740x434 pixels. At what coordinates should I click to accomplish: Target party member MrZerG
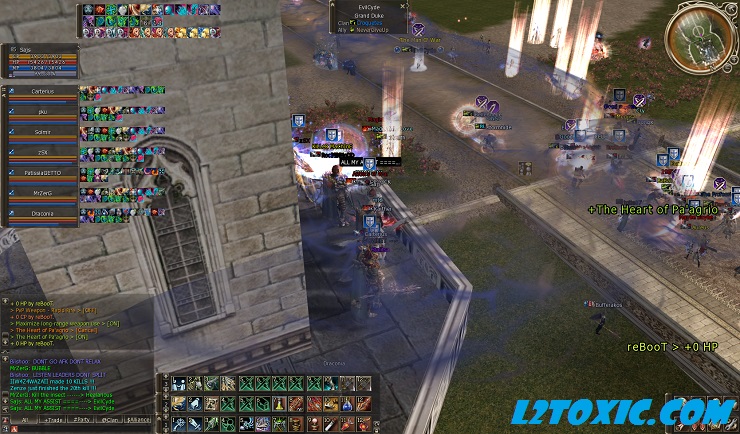point(42,193)
